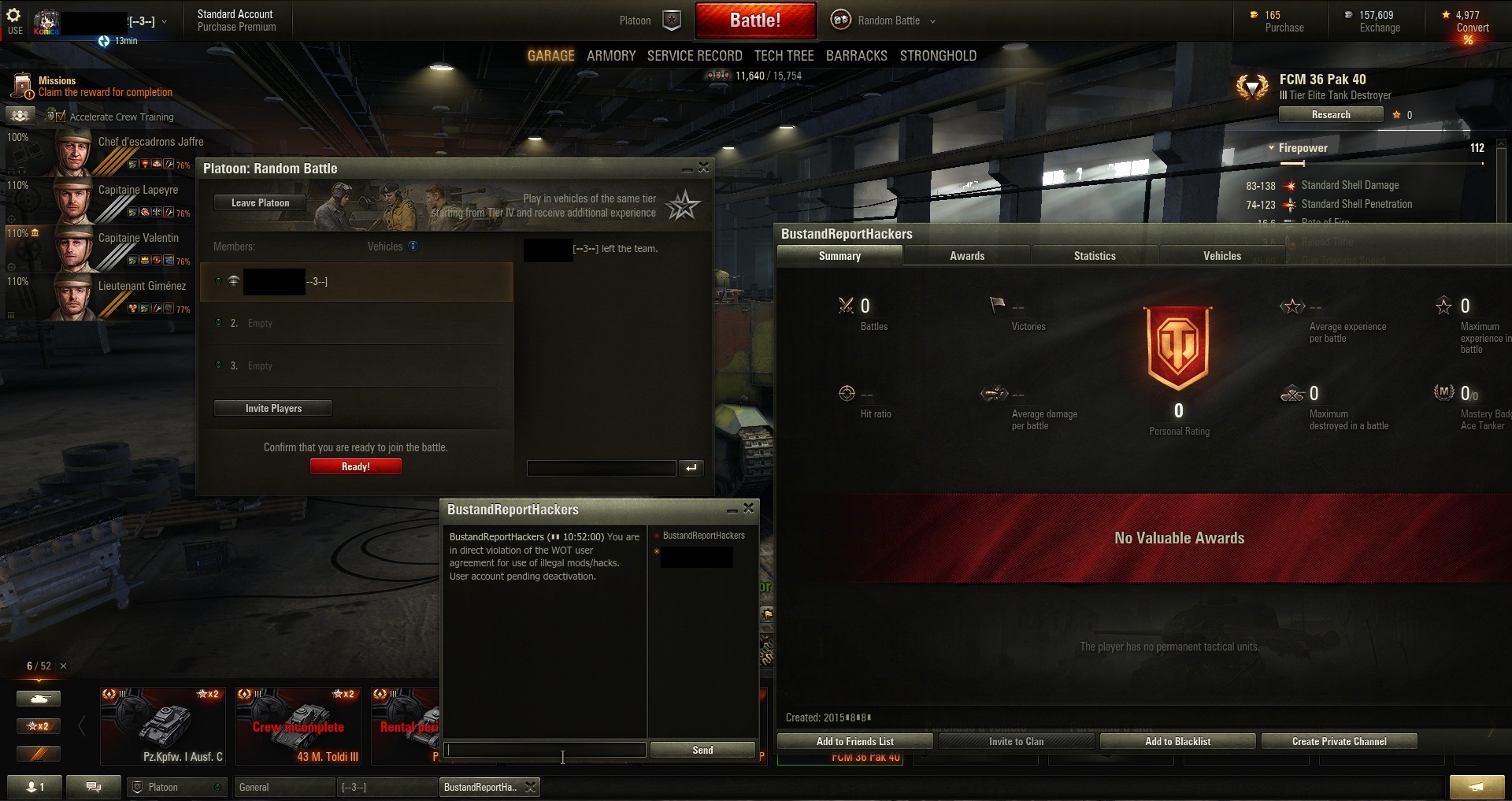Click the BustandReportHackers chat input field
Image resolution: width=1512 pixels, height=801 pixels.
pyautogui.click(x=545, y=751)
